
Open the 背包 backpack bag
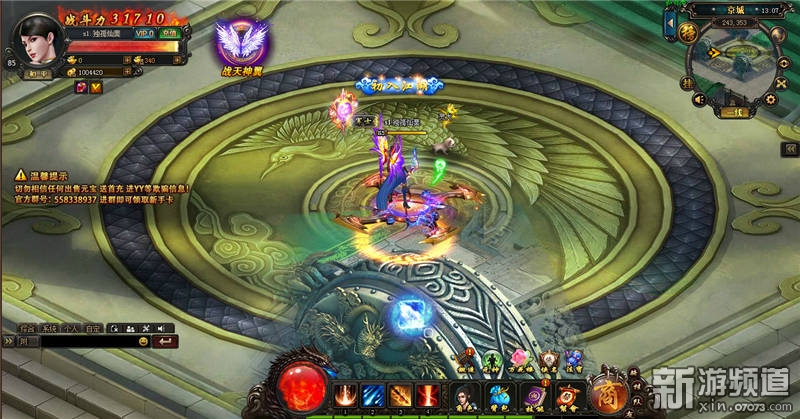(499, 396)
